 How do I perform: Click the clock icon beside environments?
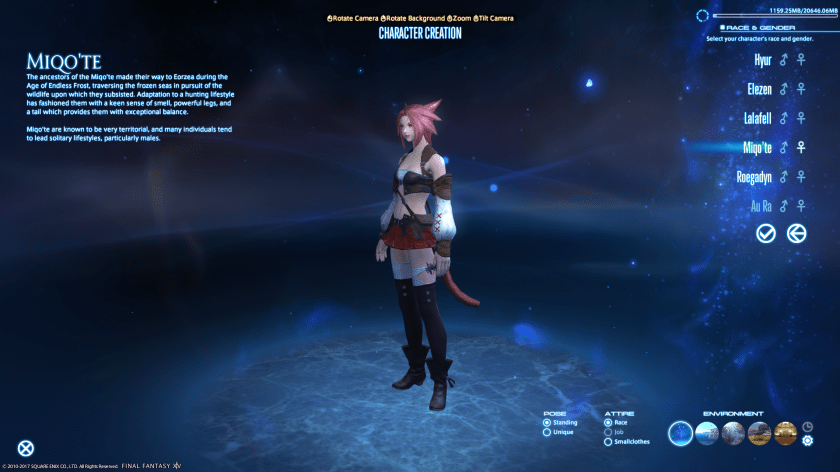pos(807,425)
